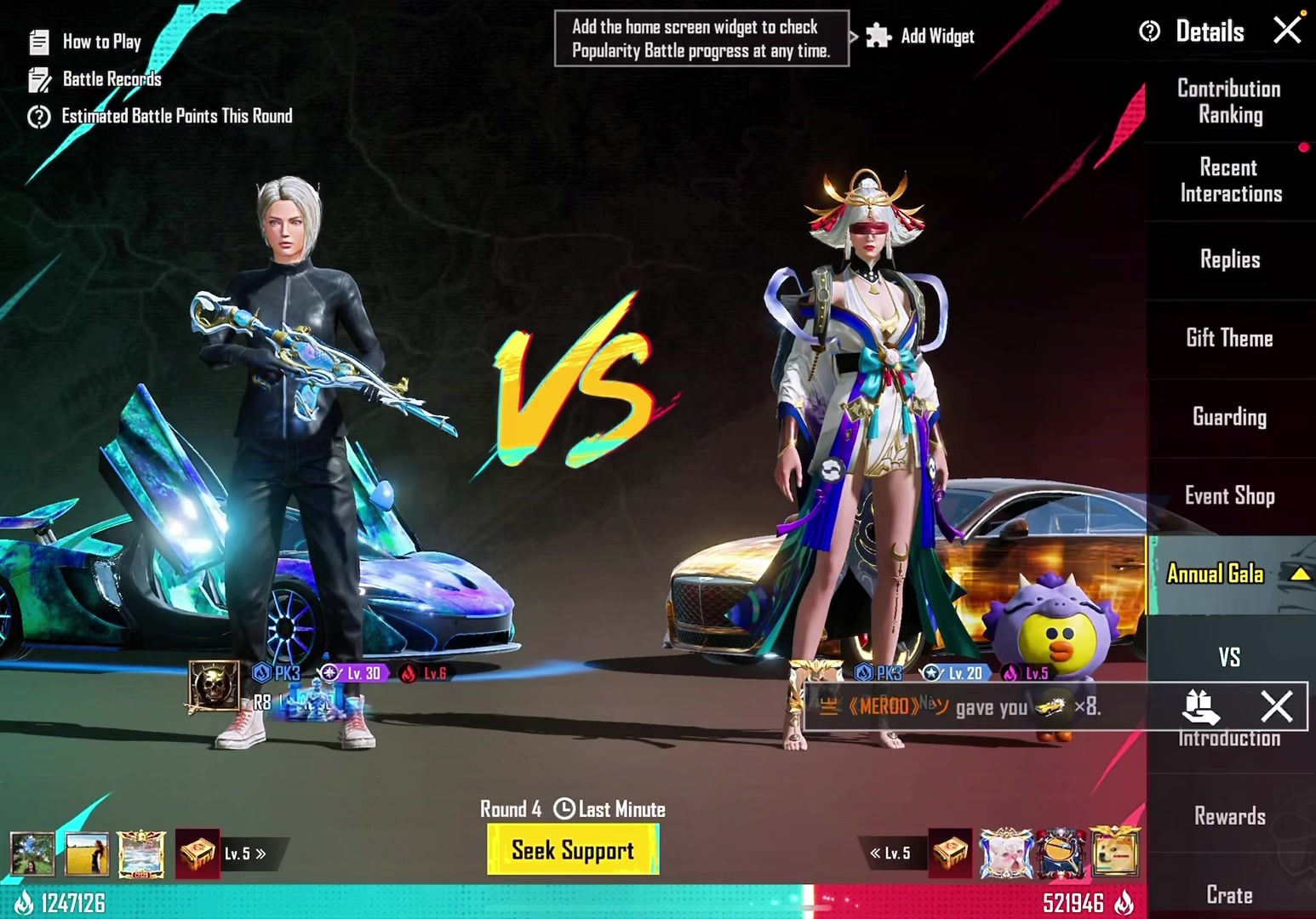
Task: Open the Crate menu entry
Action: (1229, 894)
